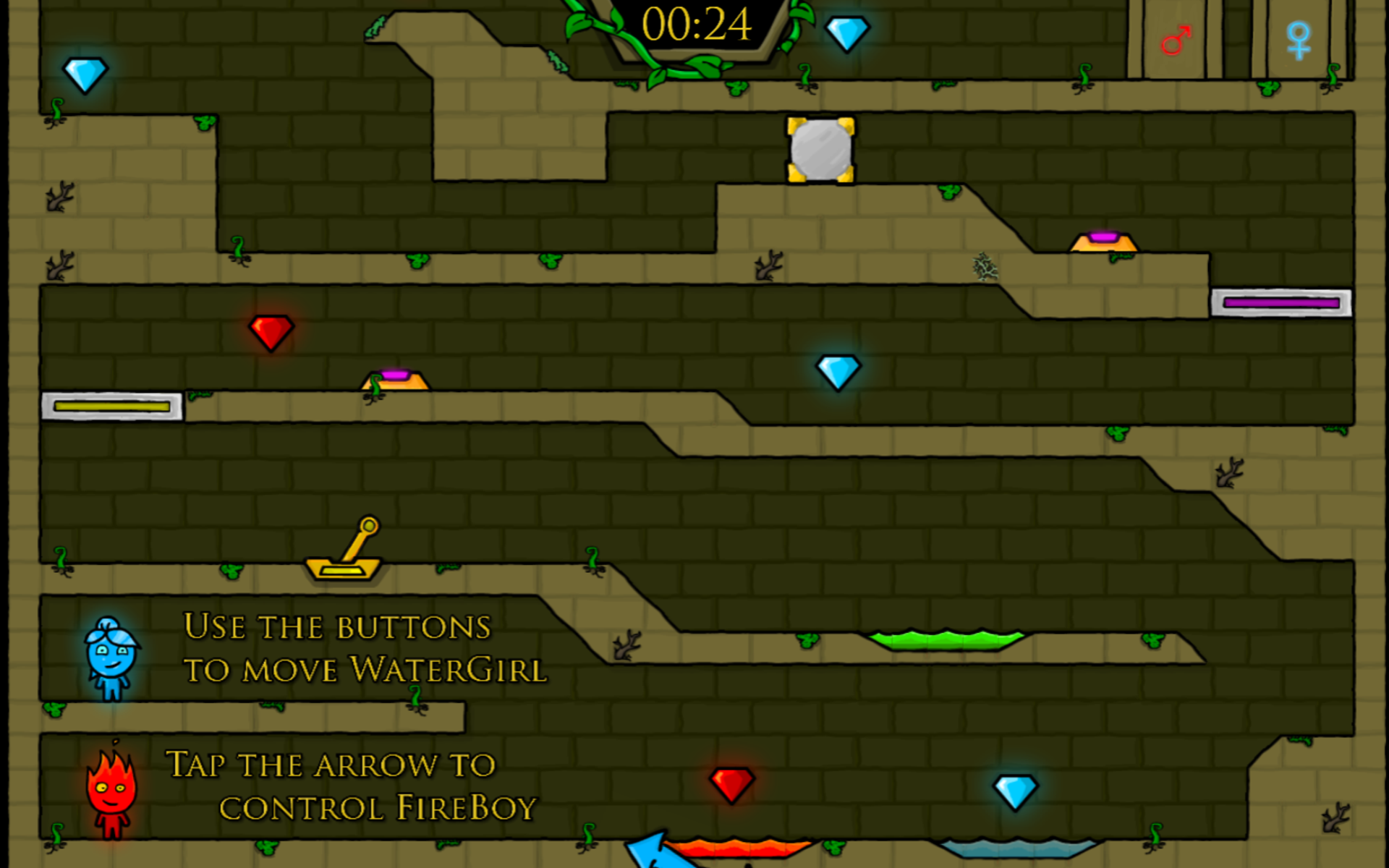Select the red gem near the left wall
This screenshot has height=868, width=1389.
(x=270, y=333)
